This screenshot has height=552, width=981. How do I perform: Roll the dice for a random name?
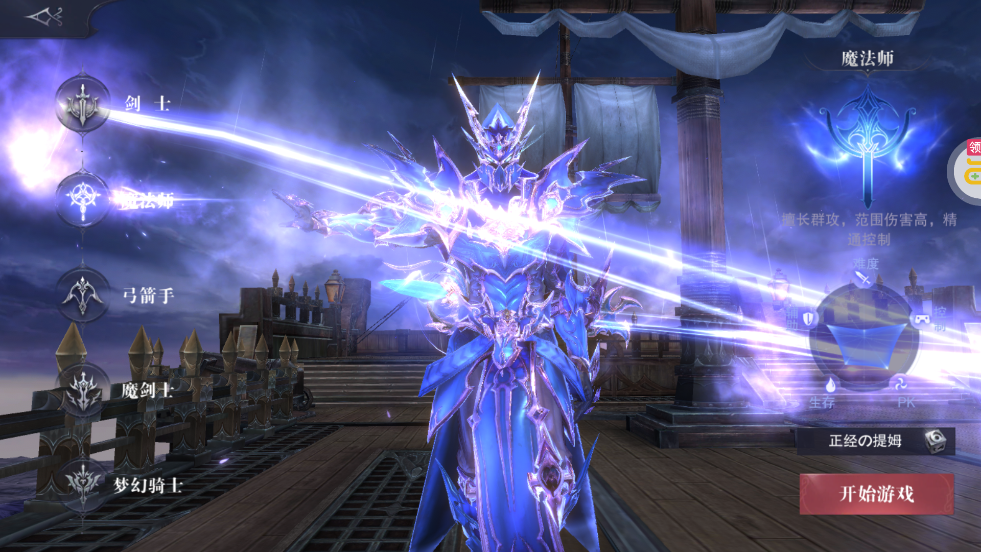point(933,441)
